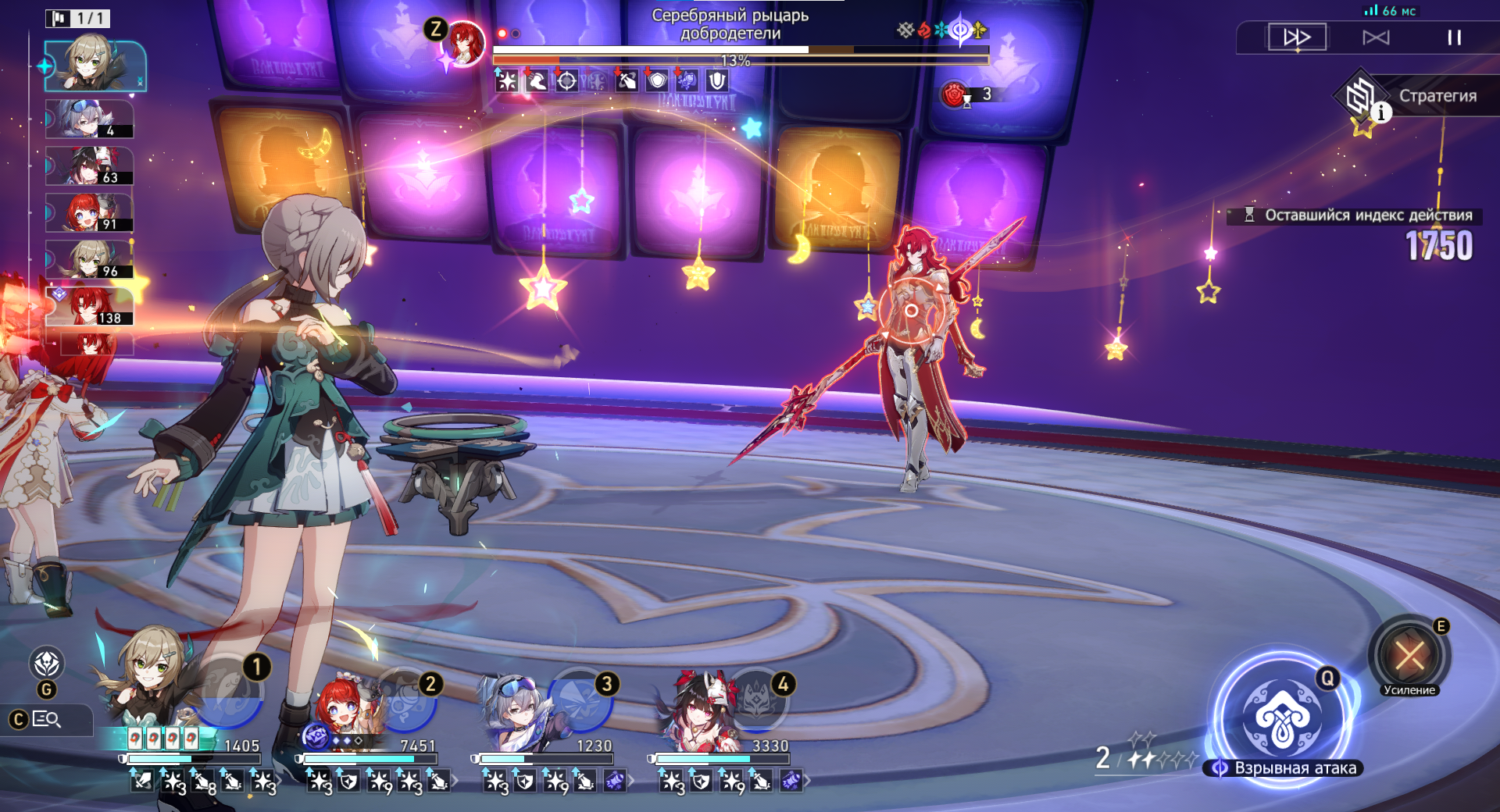Image resolution: width=1500 pixels, height=812 pixels.
Task: Select the turn-order entry with value 63
Action: coord(89,166)
